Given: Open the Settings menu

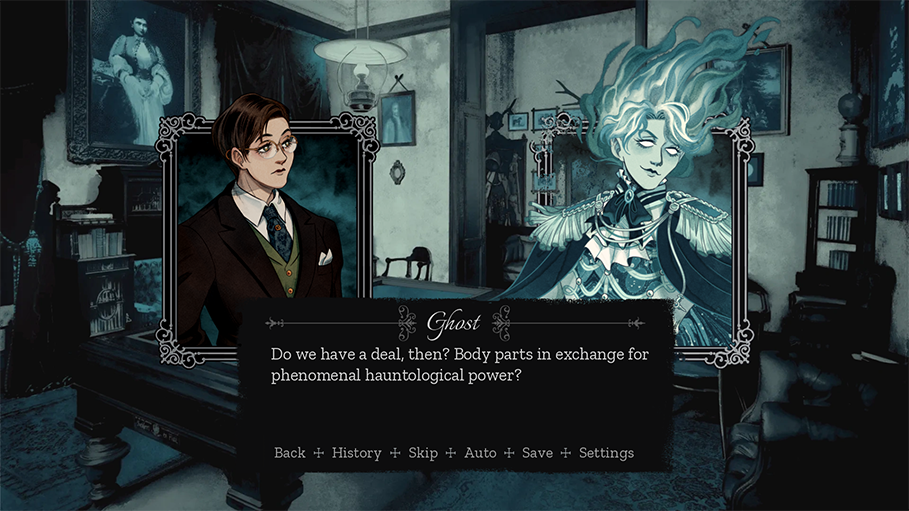Looking at the screenshot, I should point(606,453).
